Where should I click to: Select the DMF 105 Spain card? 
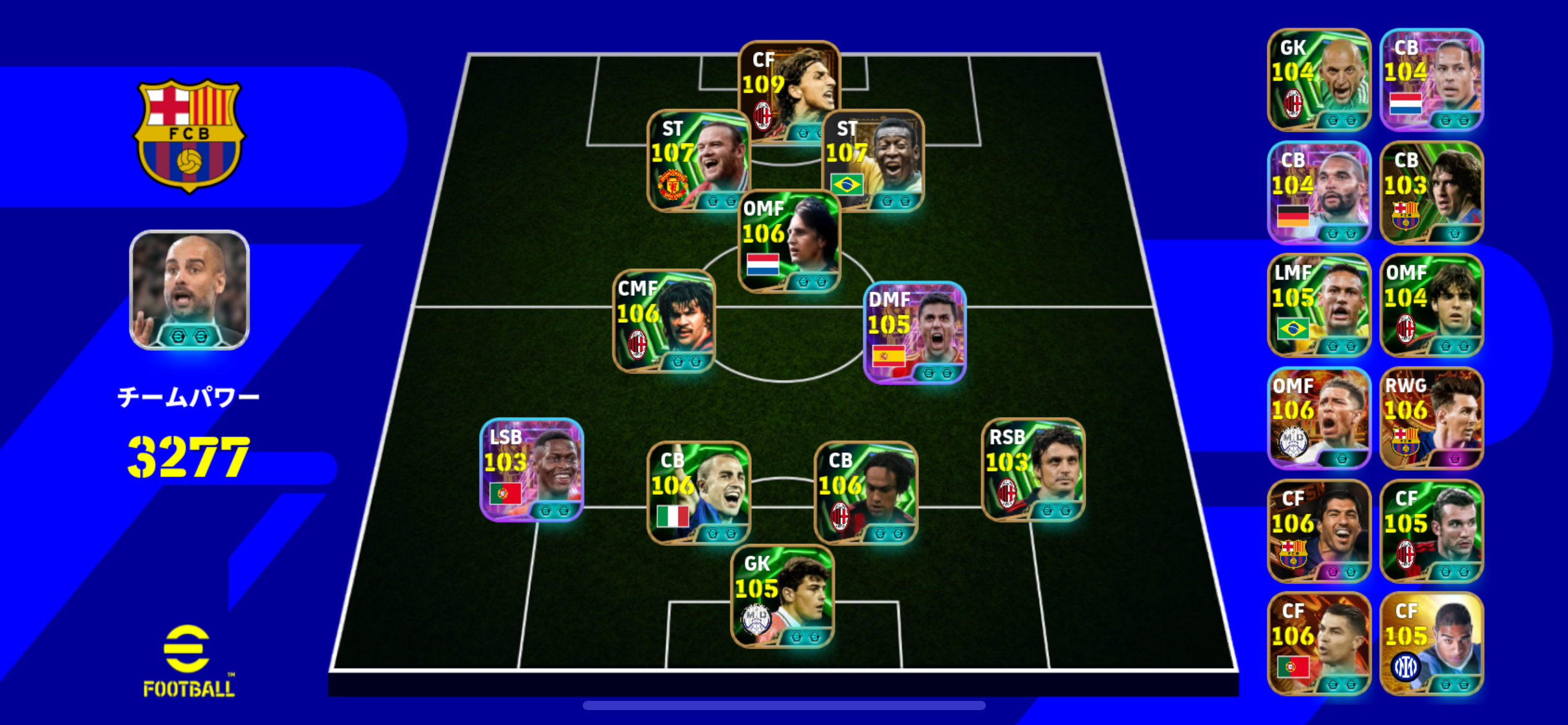click(x=914, y=333)
